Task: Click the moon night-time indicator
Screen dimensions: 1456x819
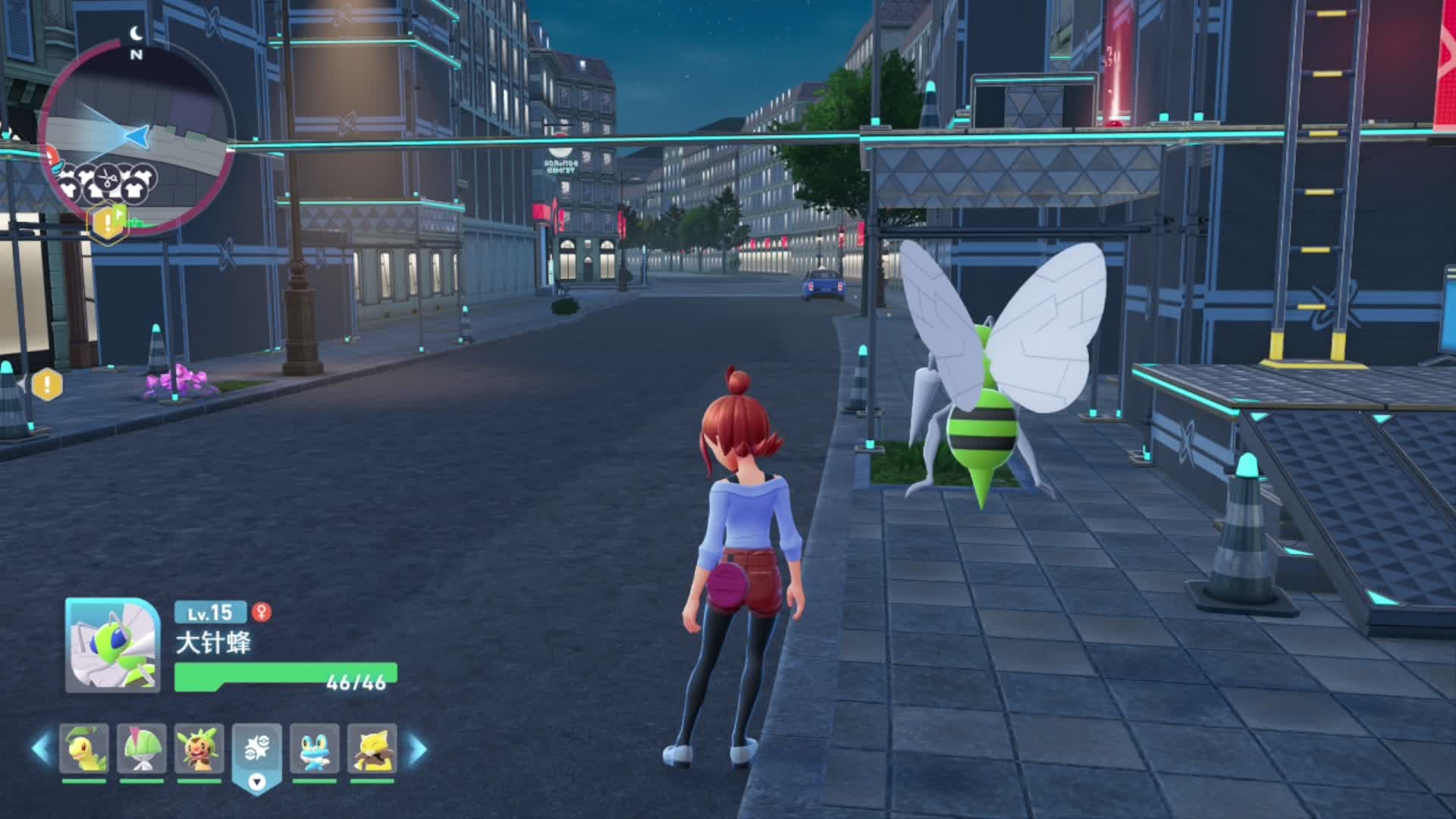Action: [x=136, y=33]
